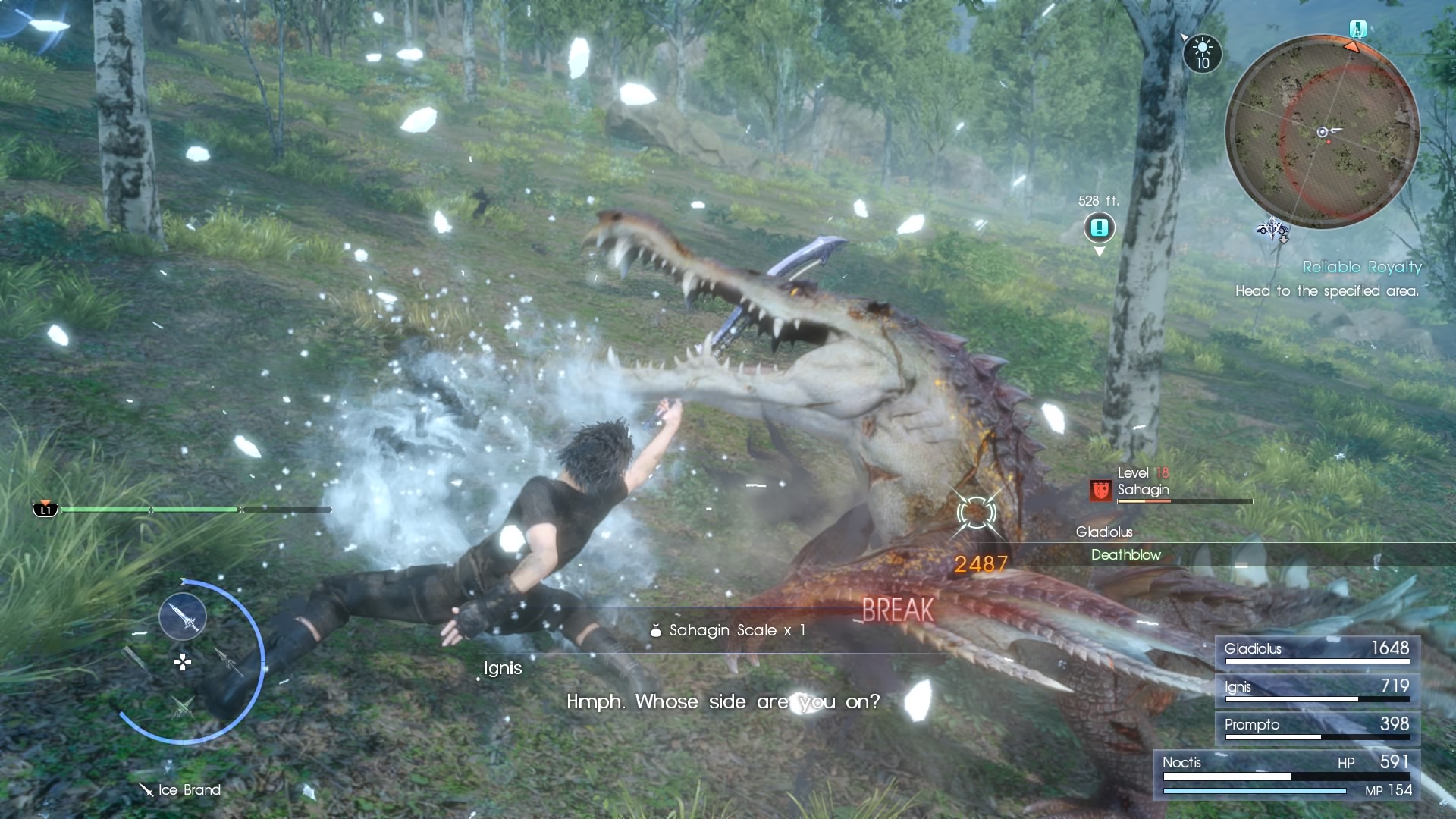Click the car icon beside the minimap
The height and width of the screenshot is (819, 1456).
pos(1273,229)
